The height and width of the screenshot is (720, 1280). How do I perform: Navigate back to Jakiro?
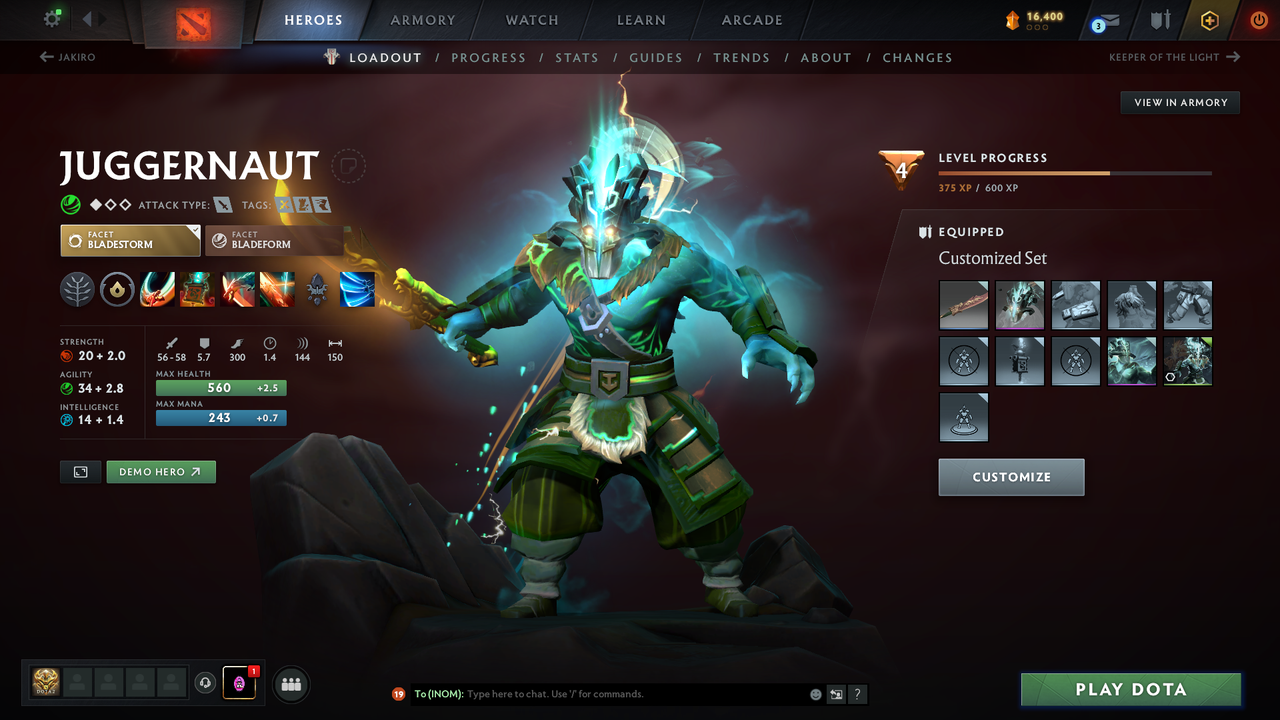pyautogui.click(x=68, y=57)
